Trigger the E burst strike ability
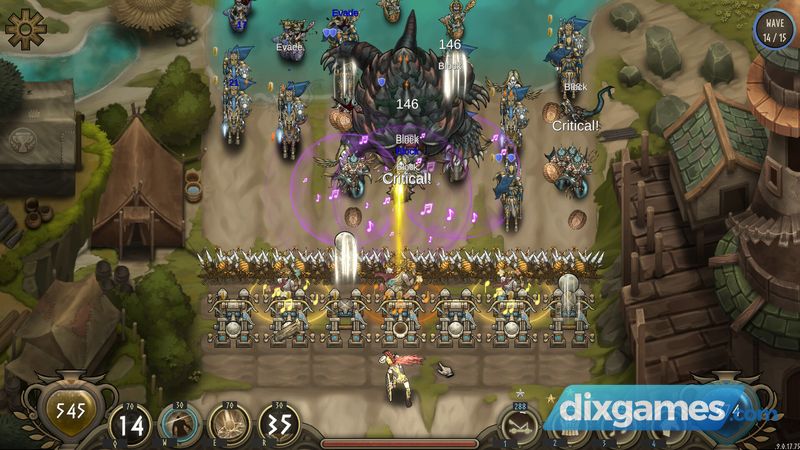 [x=230, y=425]
